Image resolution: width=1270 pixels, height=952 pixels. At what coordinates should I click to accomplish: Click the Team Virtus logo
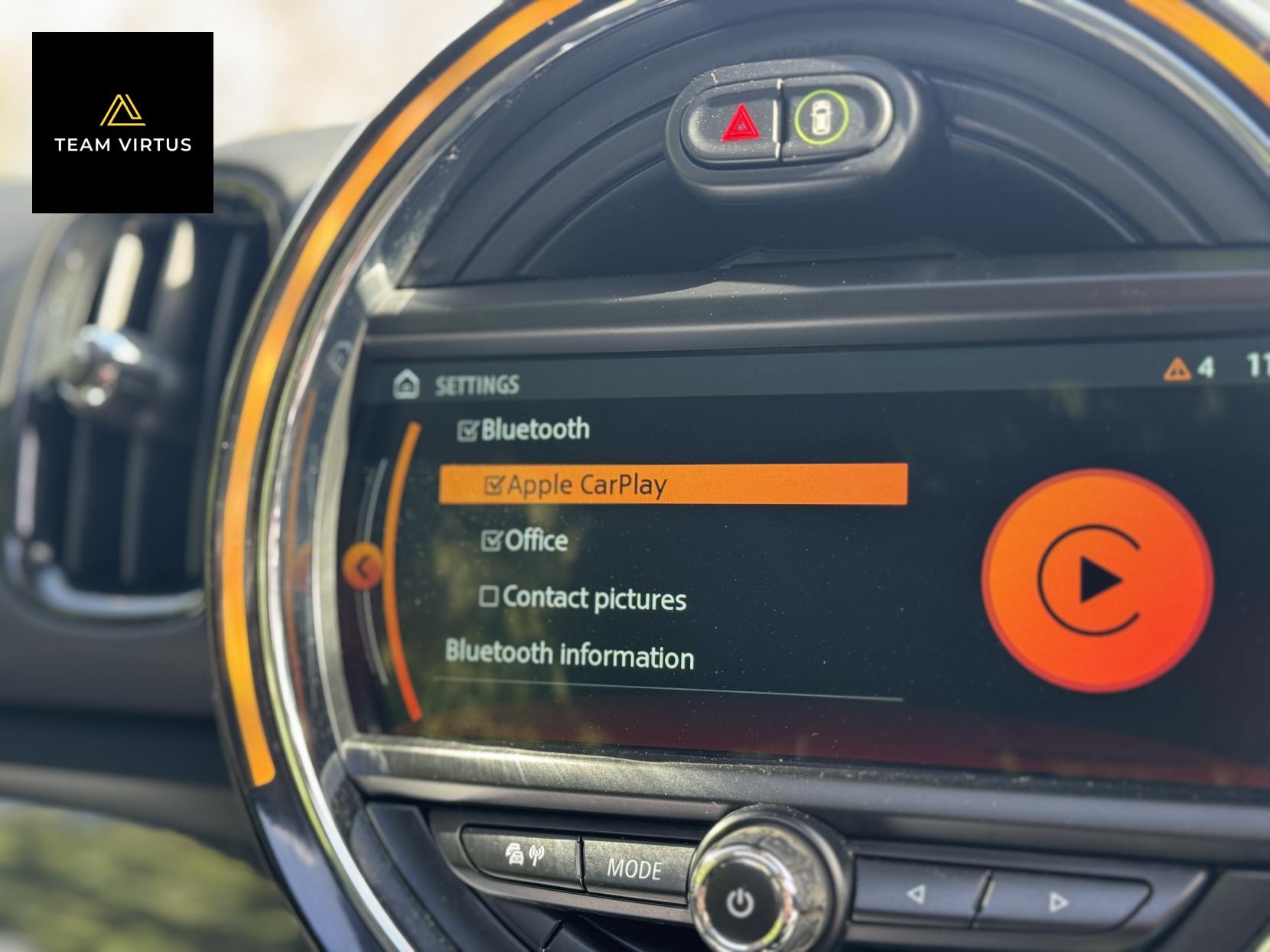pyautogui.click(x=122, y=122)
